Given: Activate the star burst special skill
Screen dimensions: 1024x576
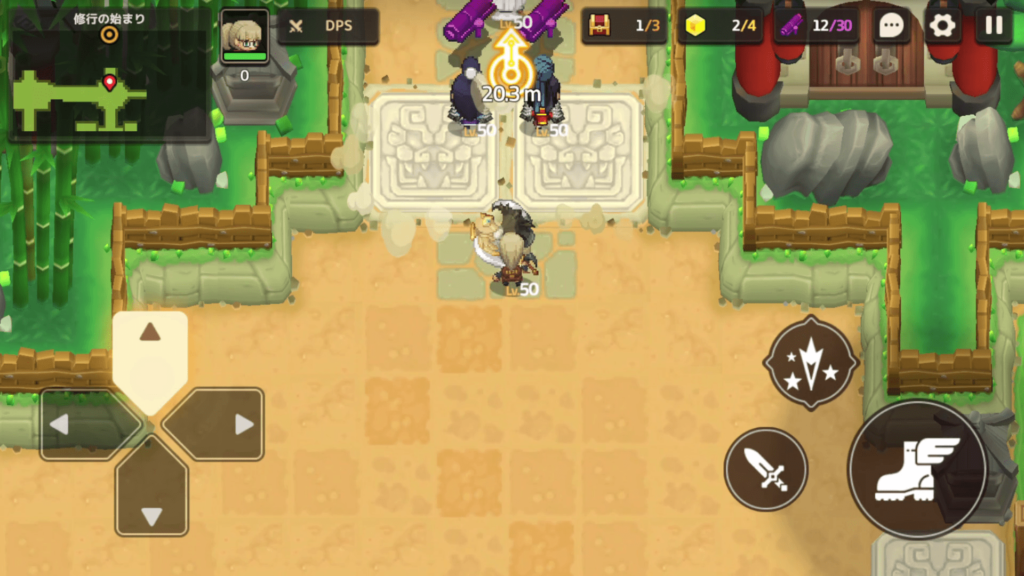Looking at the screenshot, I should click(x=810, y=363).
